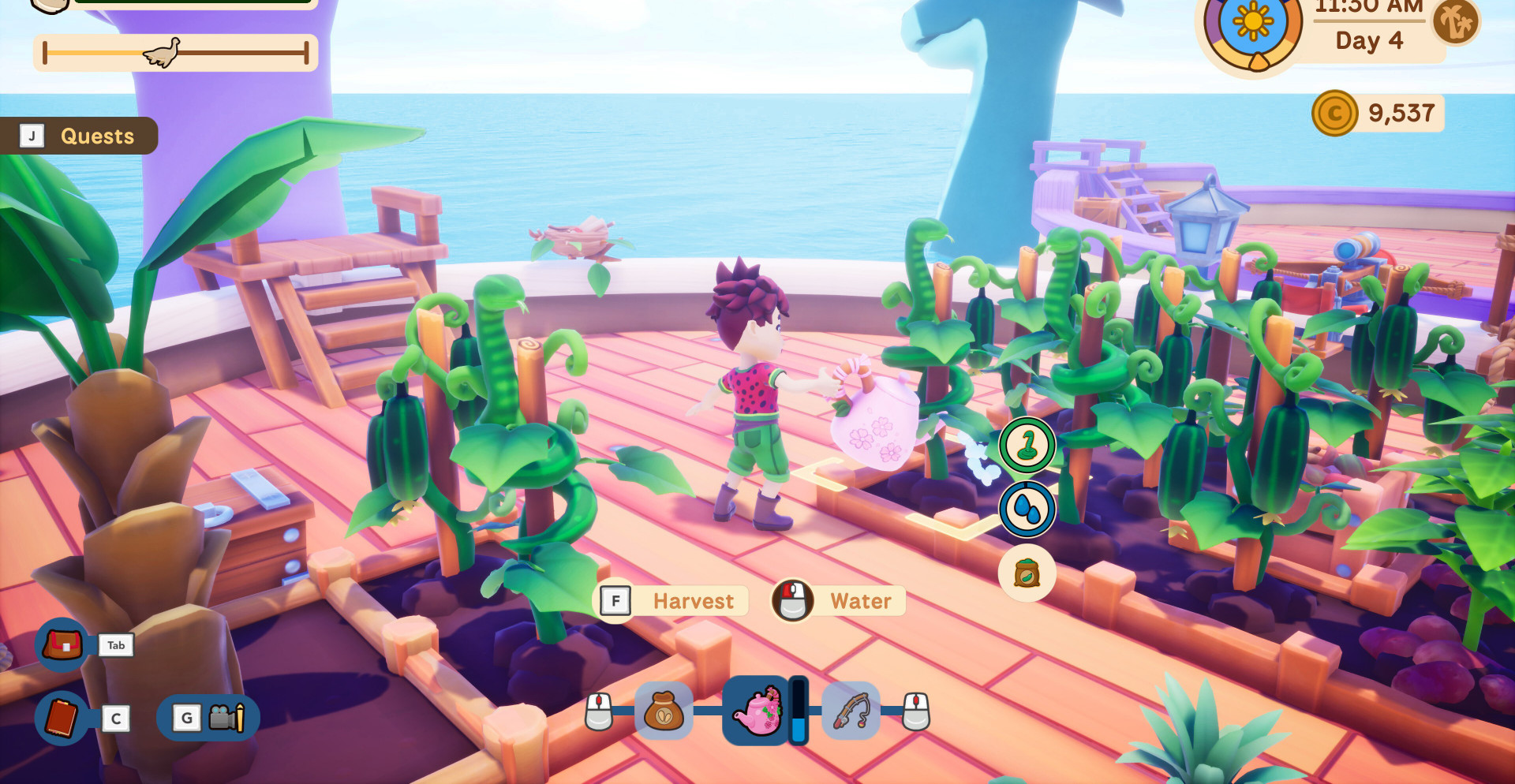The image size is (1515, 784).
Task: Open the red journal book icon
Action: (62, 718)
